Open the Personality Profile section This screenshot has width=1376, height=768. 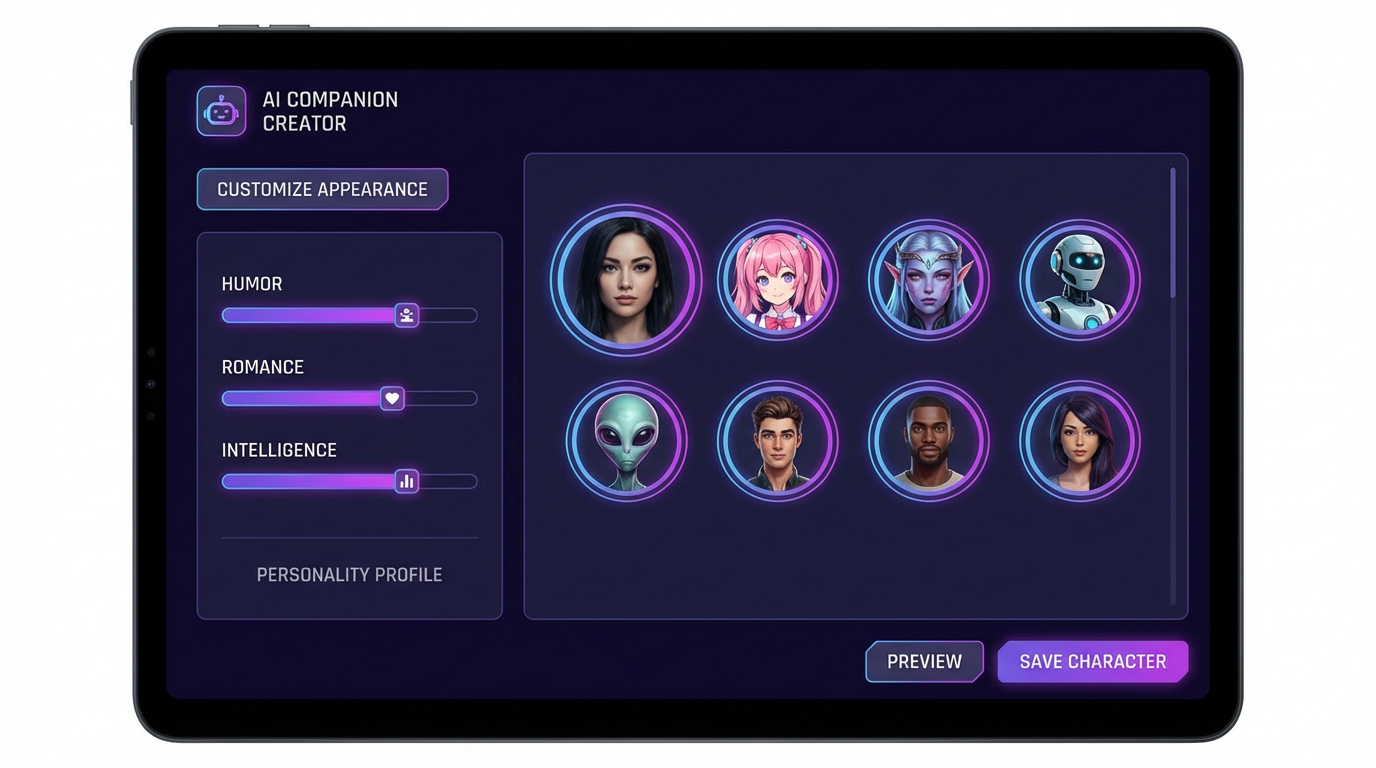click(349, 574)
